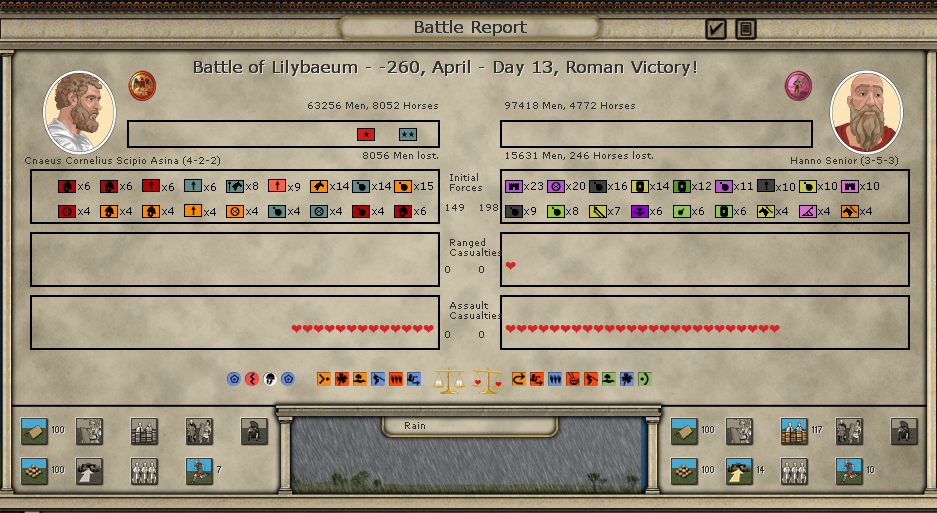Click the Carthaginian wall icon marked 117
This screenshot has width=937, height=513.
pyautogui.click(x=794, y=431)
